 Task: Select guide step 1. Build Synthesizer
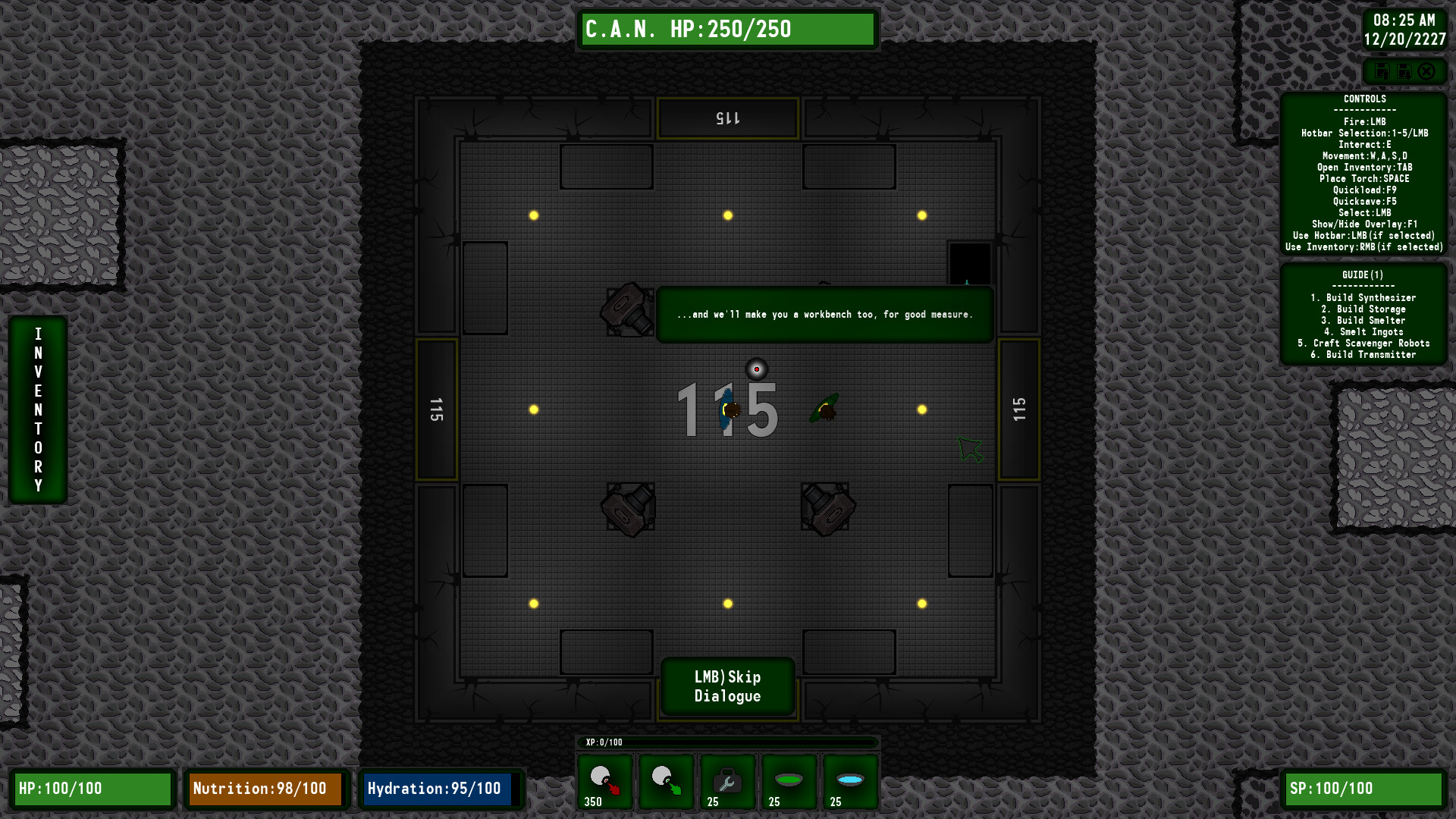pos(1365,297)
